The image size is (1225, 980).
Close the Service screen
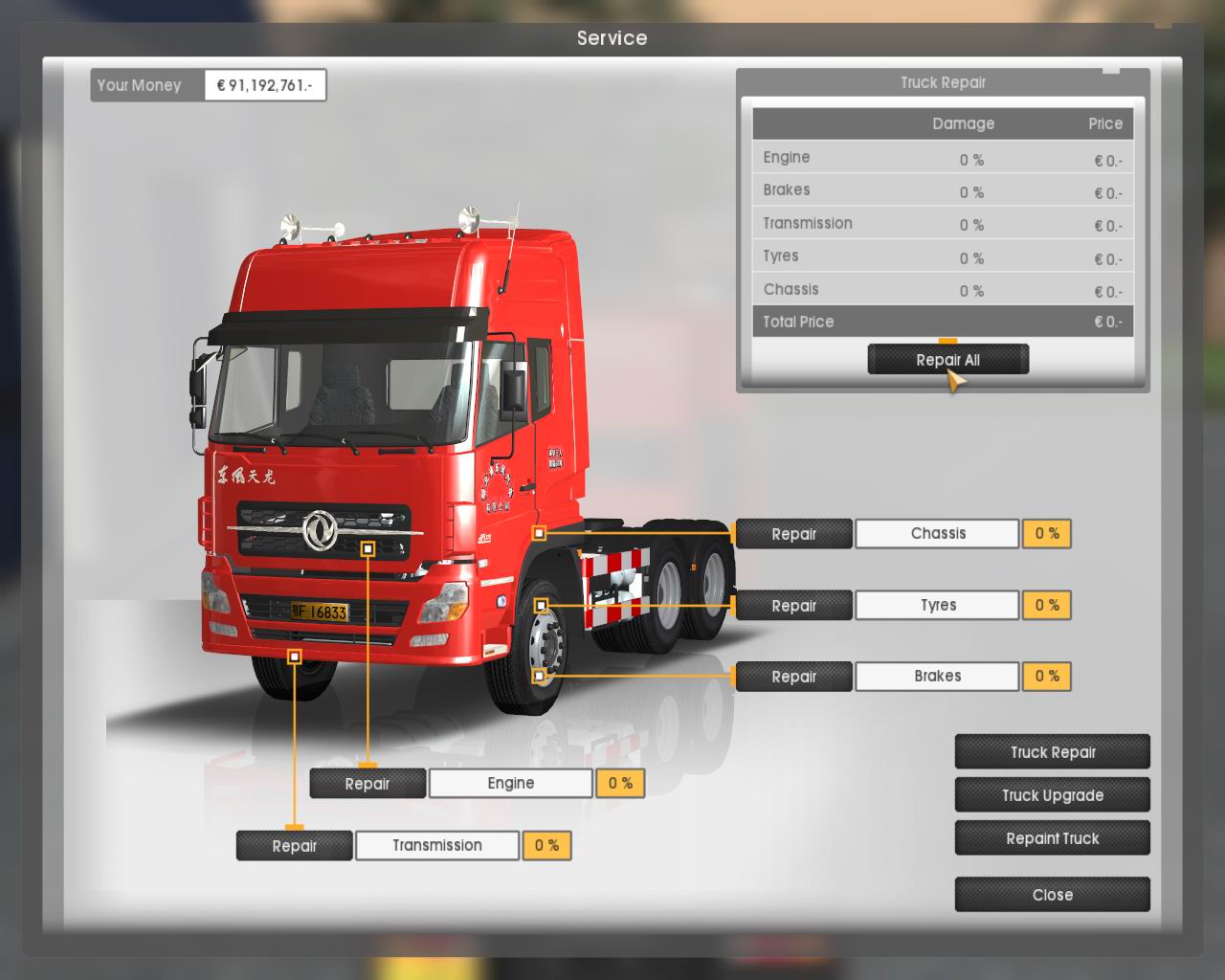1052,895
